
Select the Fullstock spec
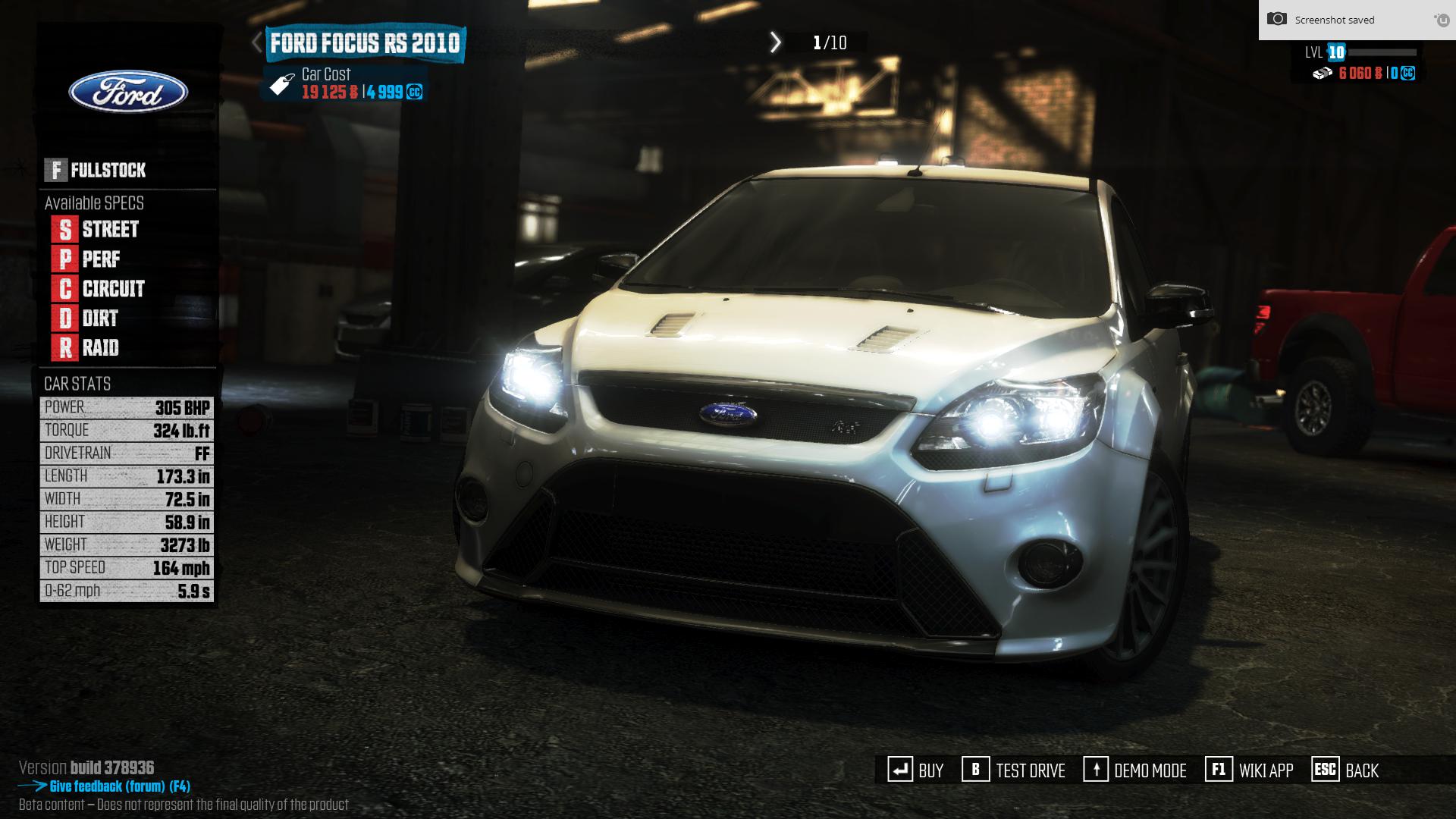coord(96,170)
